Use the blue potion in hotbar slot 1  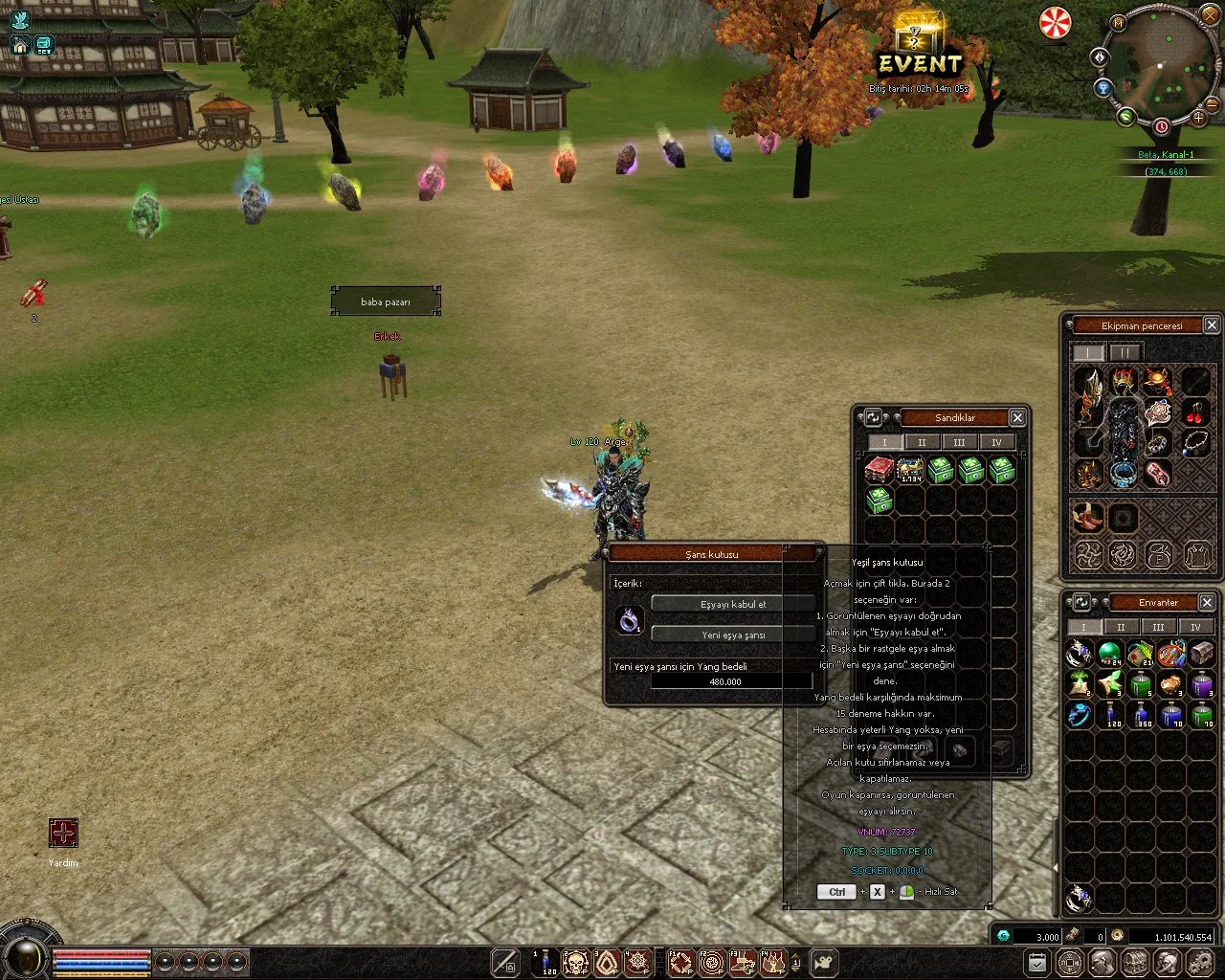546,962
